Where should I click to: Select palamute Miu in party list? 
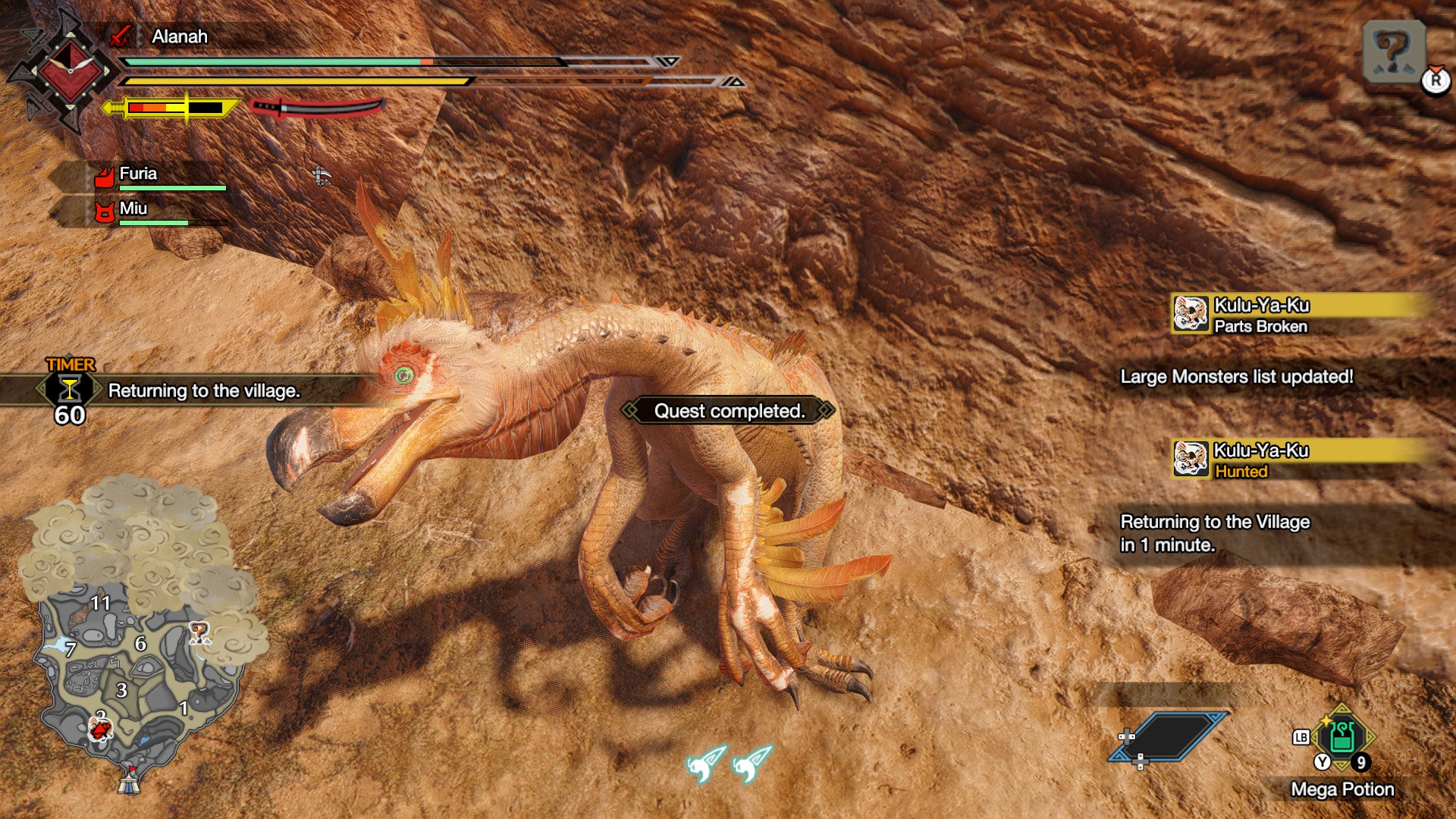point(133,209)
